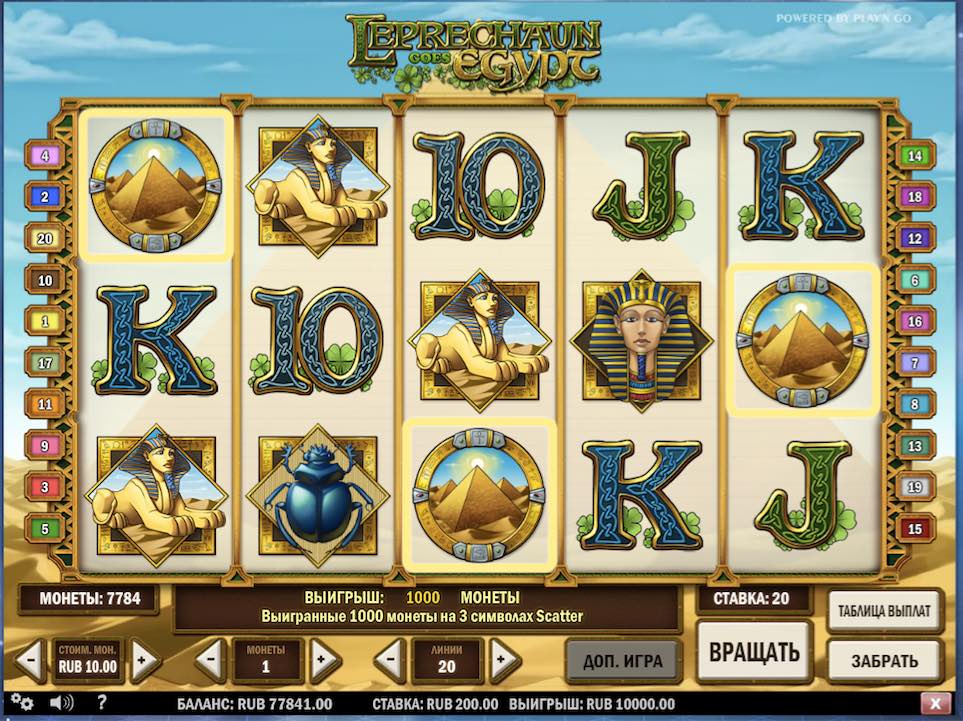Select payline marker 17
This screenshot has height=721, width=963.
click(44, 363)
